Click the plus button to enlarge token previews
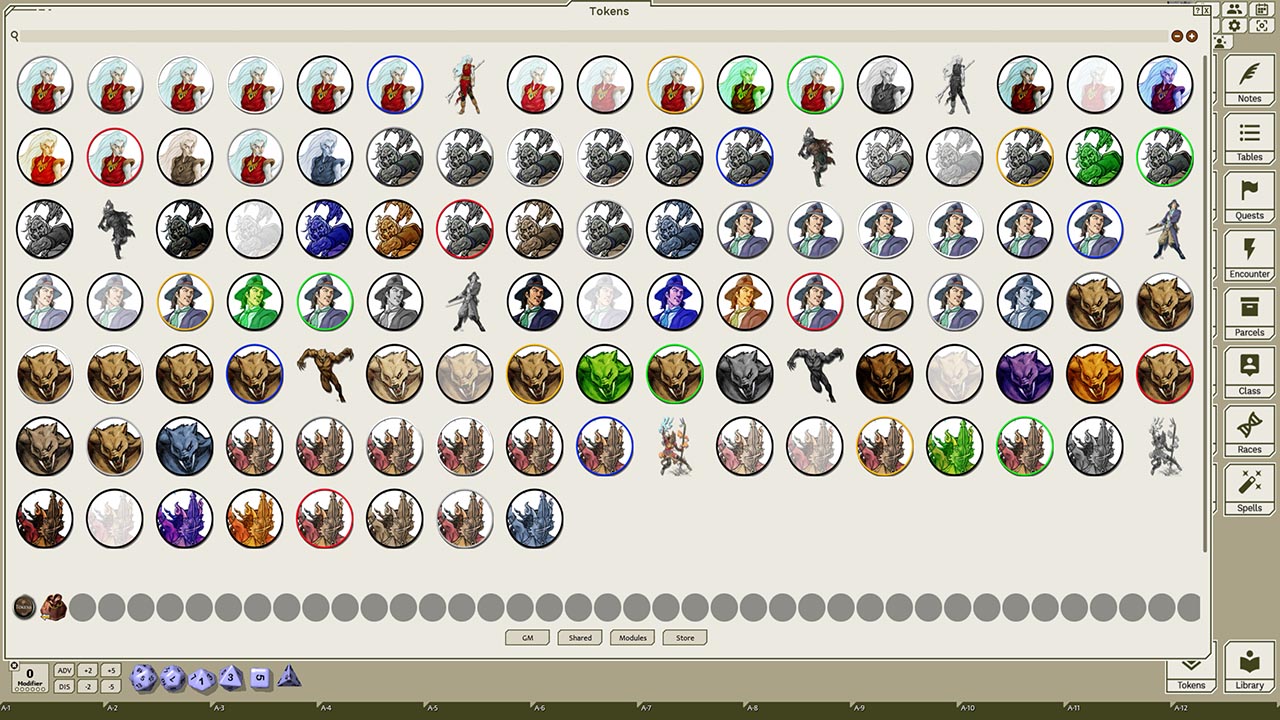The width and height of the screenshot is (1280, 720). pyautogui.click(x=1191, y=34)
